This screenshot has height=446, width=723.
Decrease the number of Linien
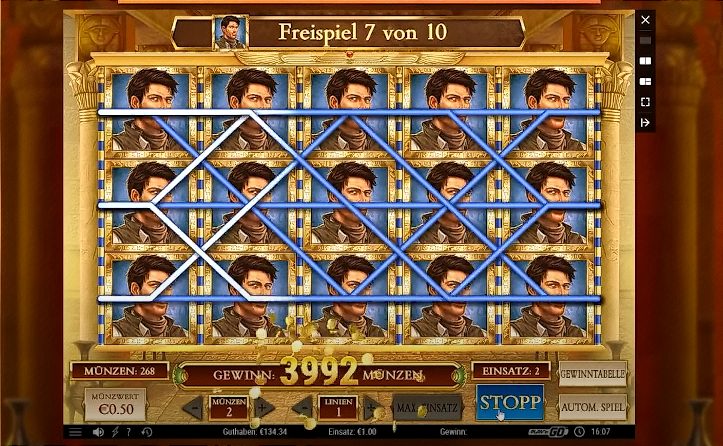(x=304, y=408)
